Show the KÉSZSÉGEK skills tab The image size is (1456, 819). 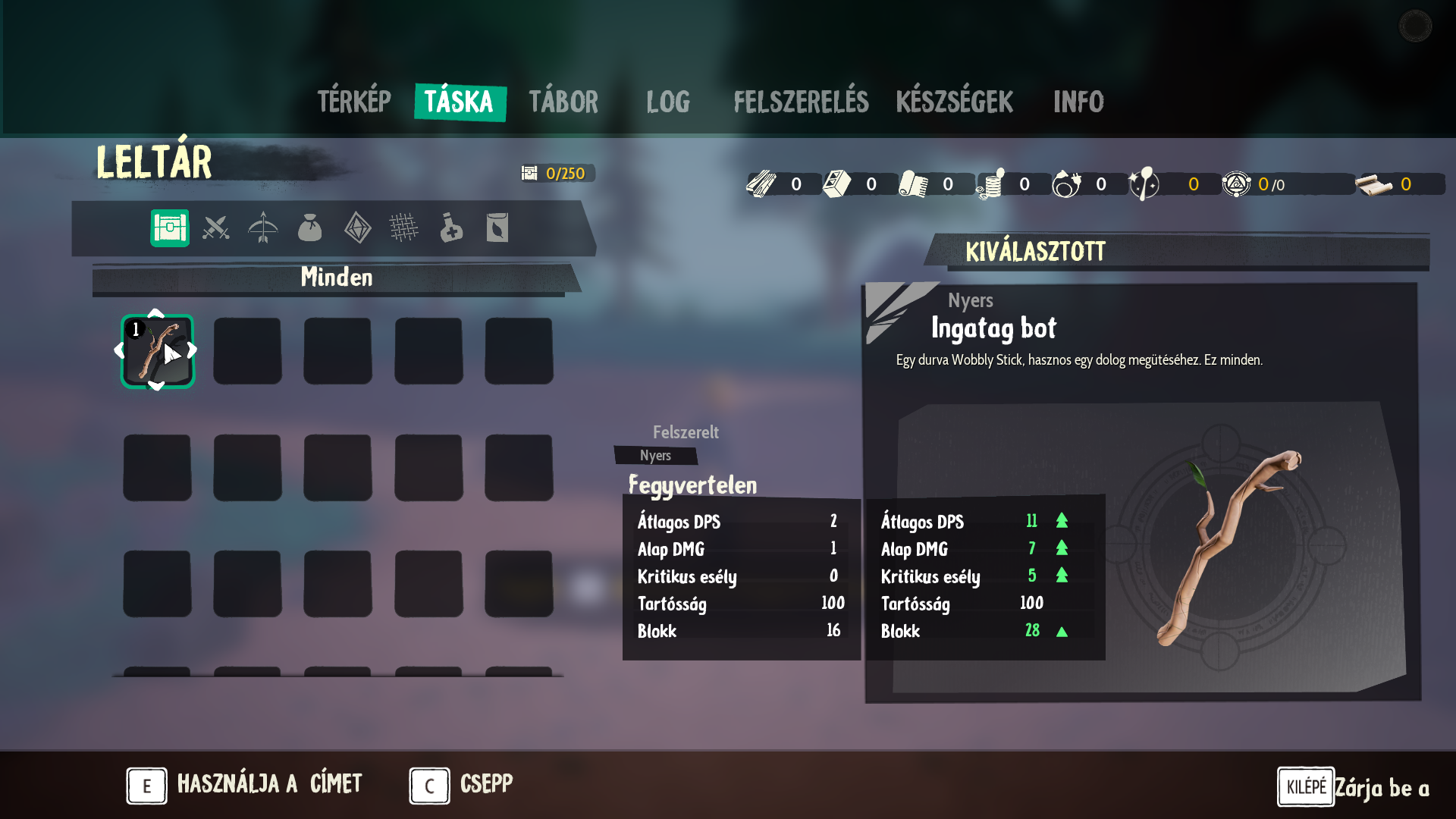(x=954, y=102)
